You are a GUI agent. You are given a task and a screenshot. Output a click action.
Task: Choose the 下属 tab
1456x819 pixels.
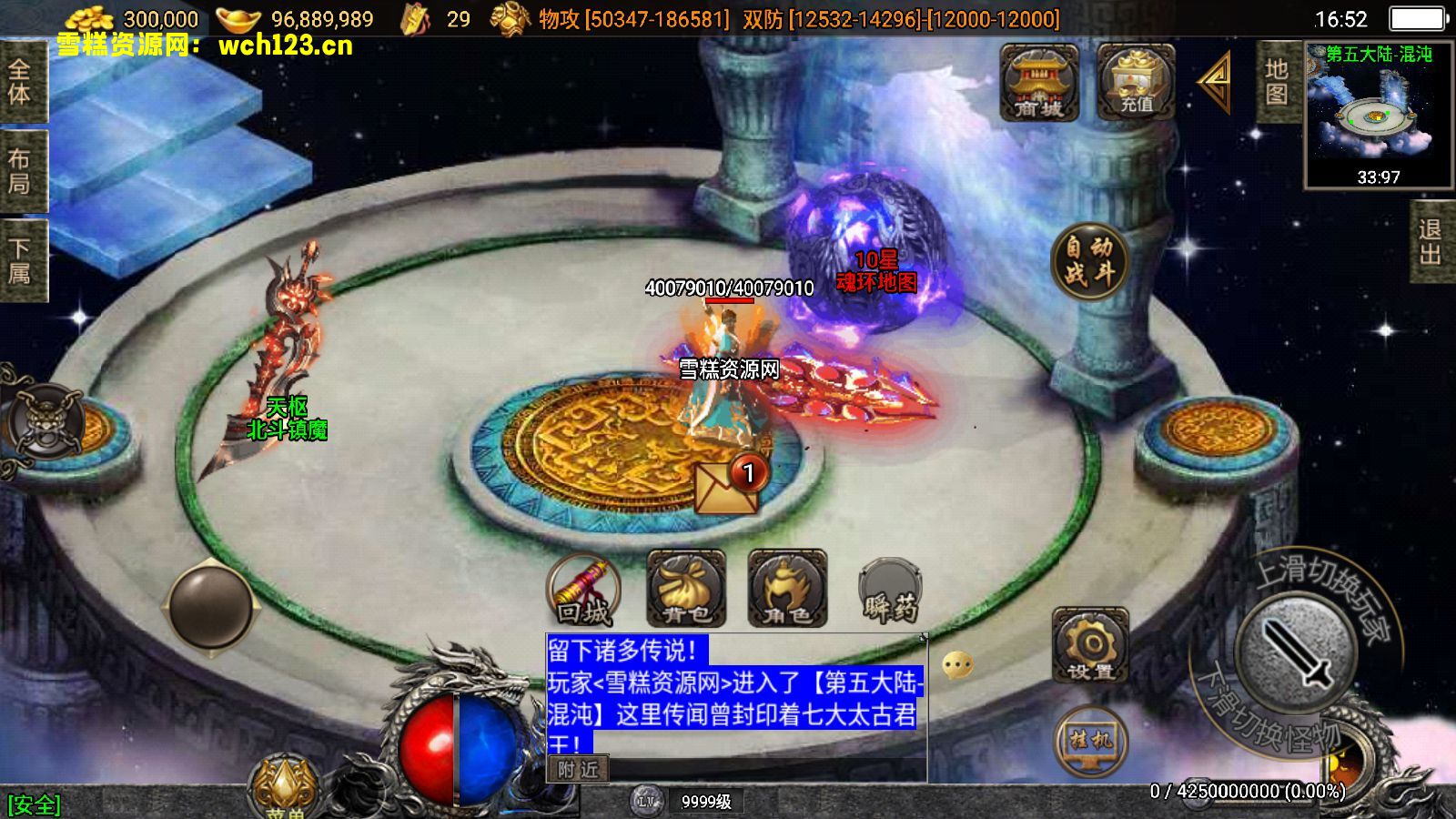click(20, 260)
